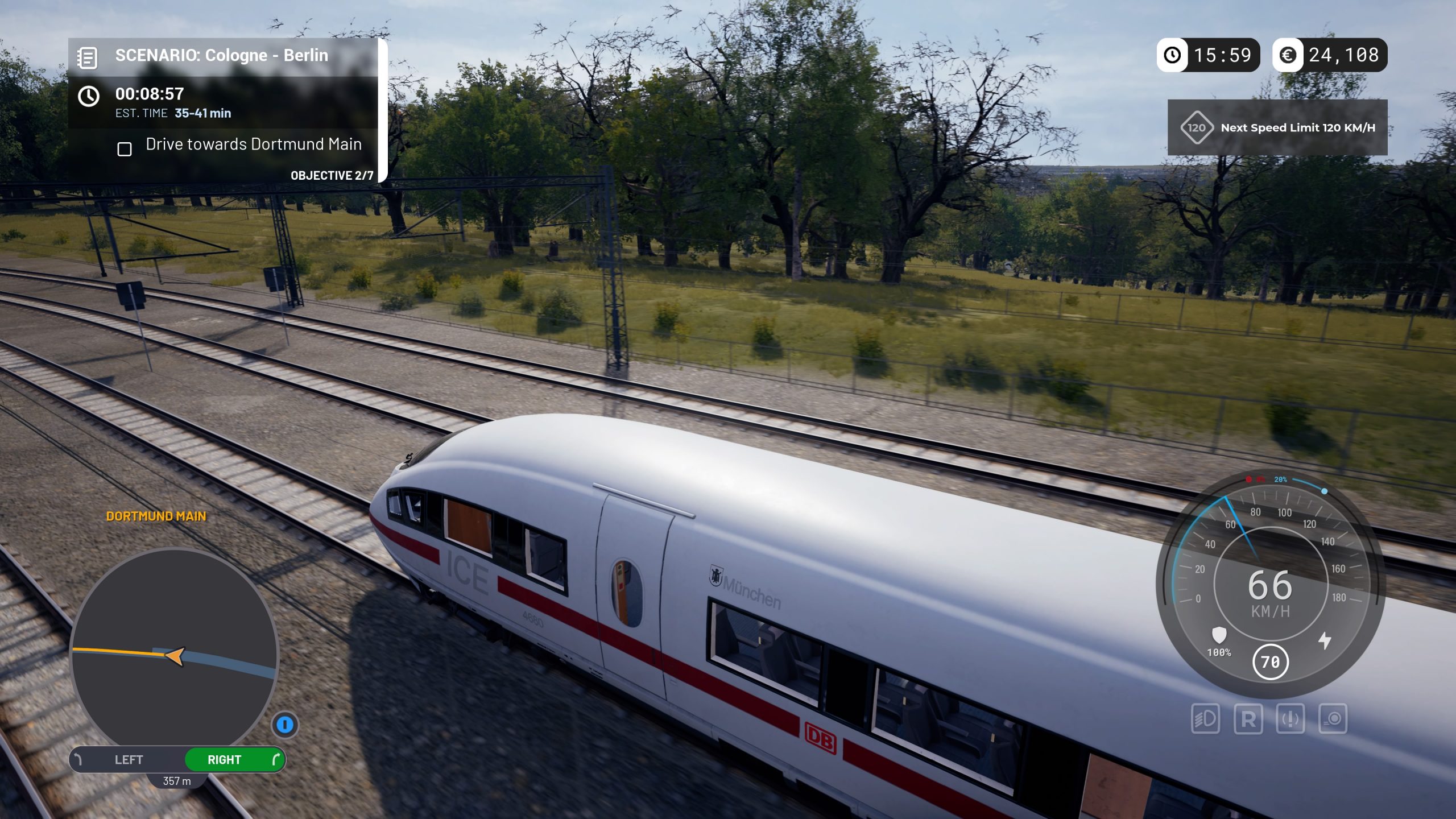Select the lightning bolt power icon

pyautogui.click(x=1325, y=640)
